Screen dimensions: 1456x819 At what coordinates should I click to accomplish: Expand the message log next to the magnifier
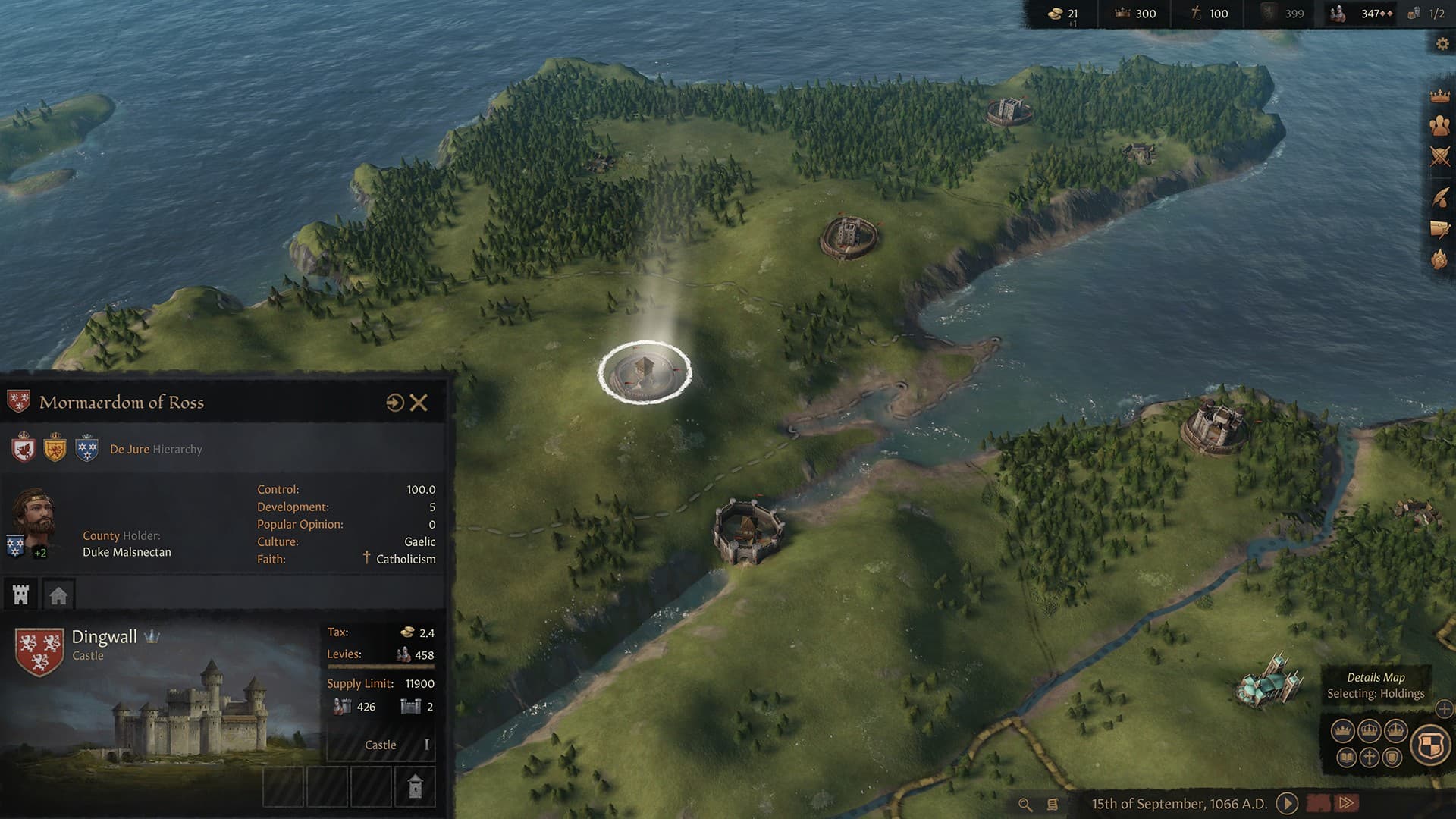point(1053,805)
